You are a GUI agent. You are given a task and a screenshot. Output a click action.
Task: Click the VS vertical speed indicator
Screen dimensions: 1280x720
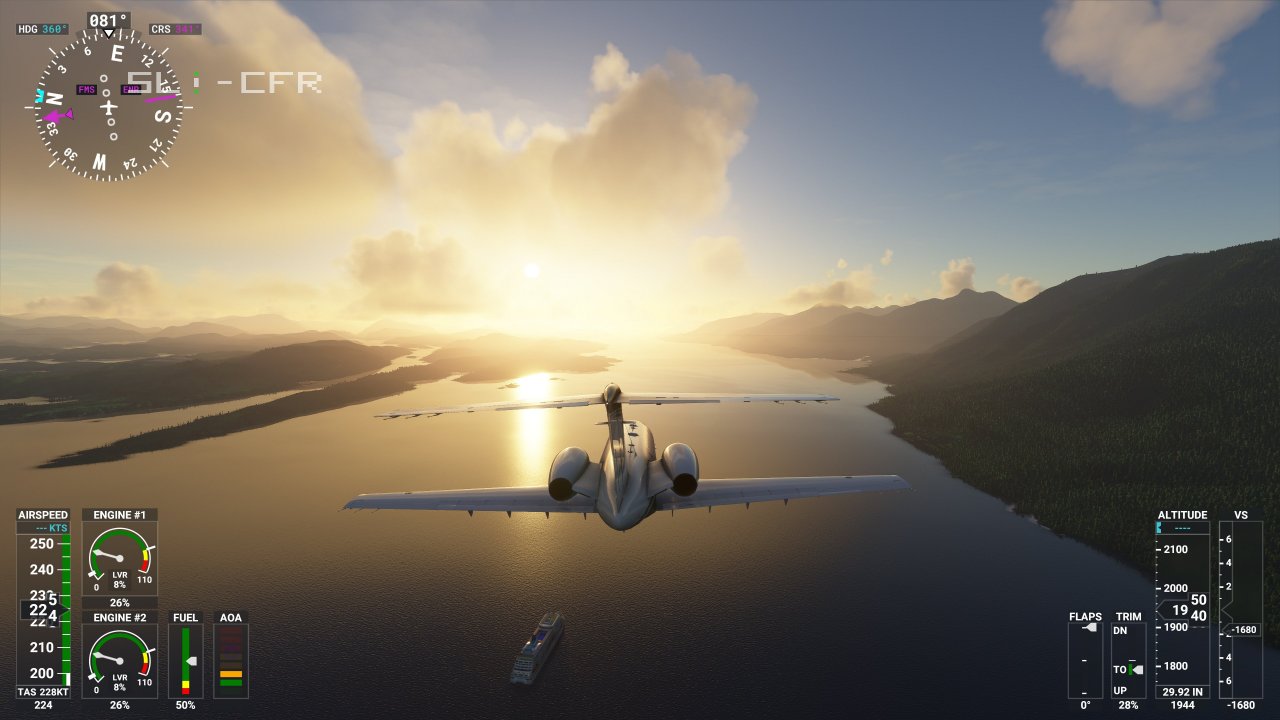(x=1242, y=600)
